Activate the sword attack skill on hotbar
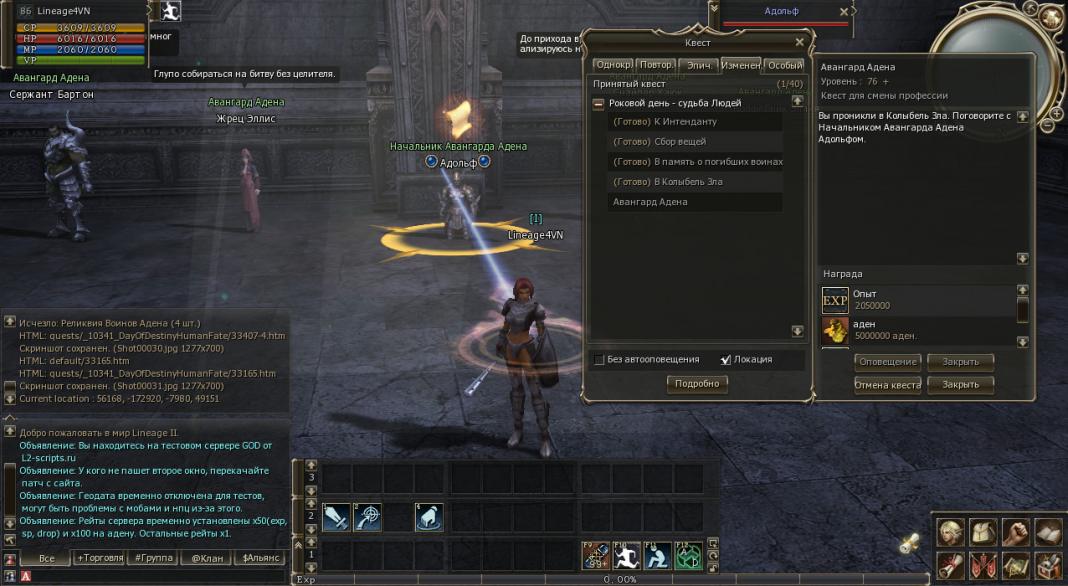Viewport: 1068px width, 586px height. [336, 517]
